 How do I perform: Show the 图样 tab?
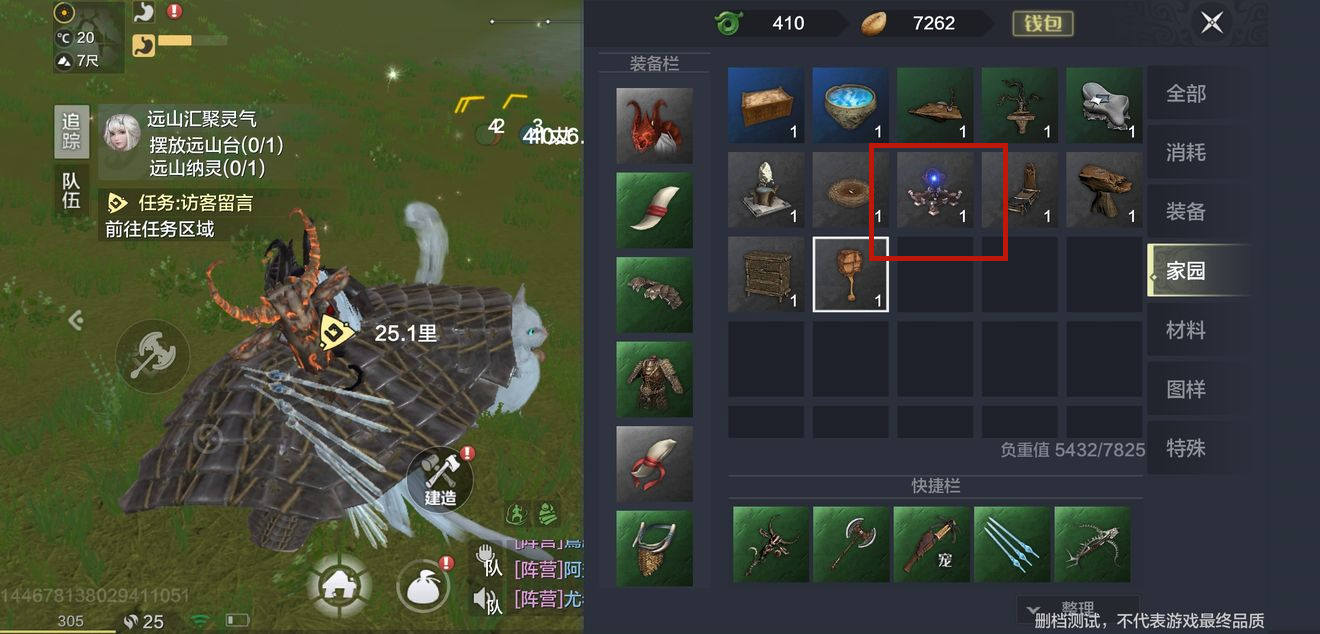pos(1186,389)
